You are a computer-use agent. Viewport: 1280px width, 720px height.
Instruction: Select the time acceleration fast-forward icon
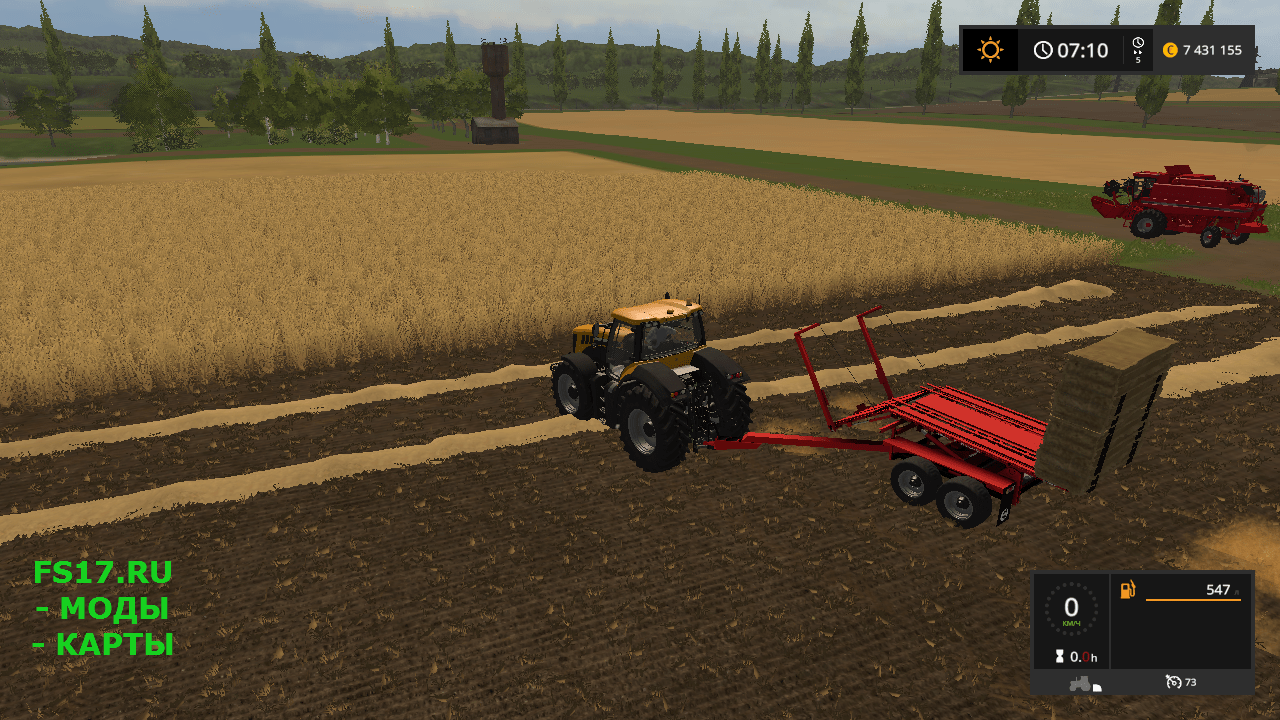[x=1138, y=45]
